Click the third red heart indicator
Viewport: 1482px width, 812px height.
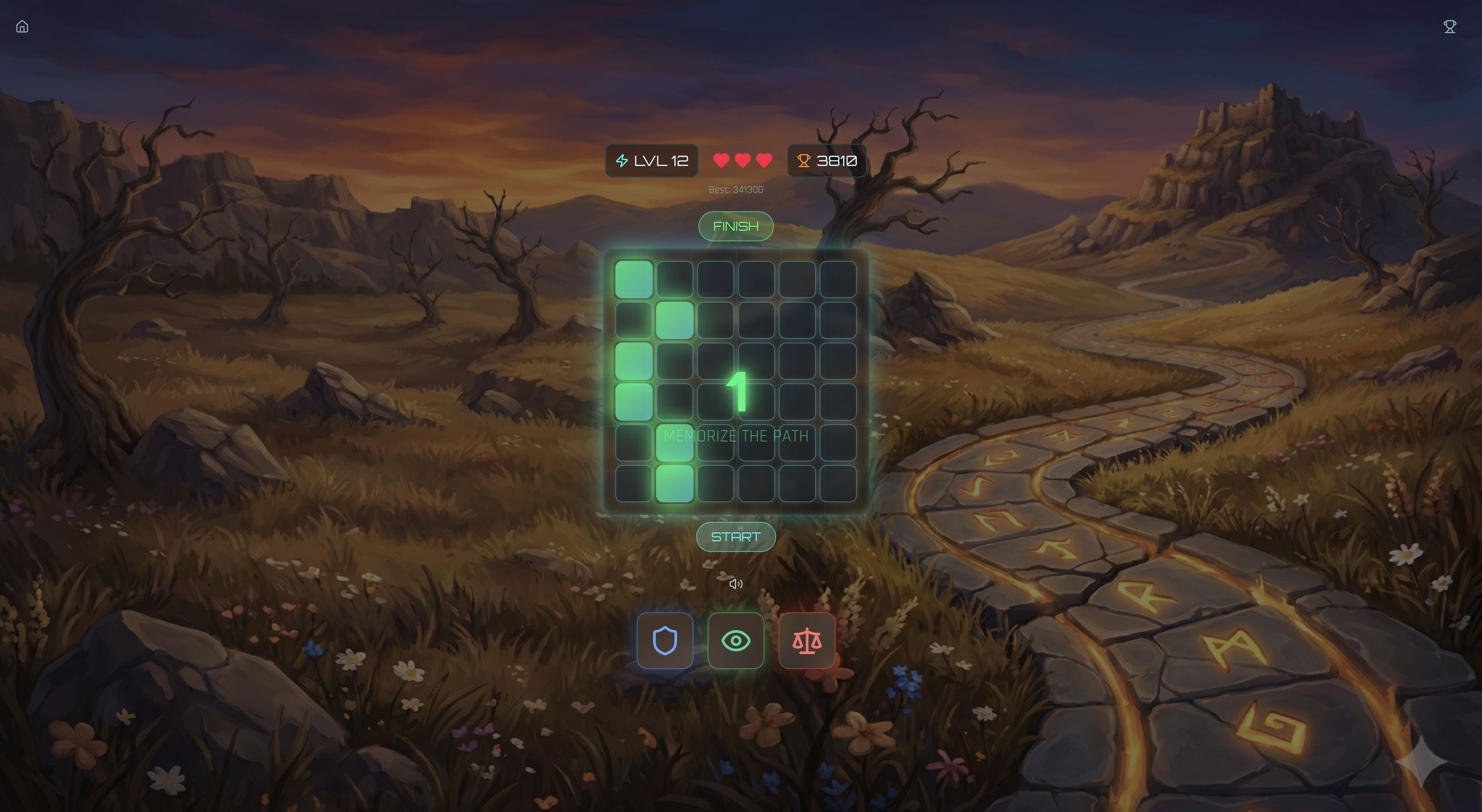pos(764,161)
